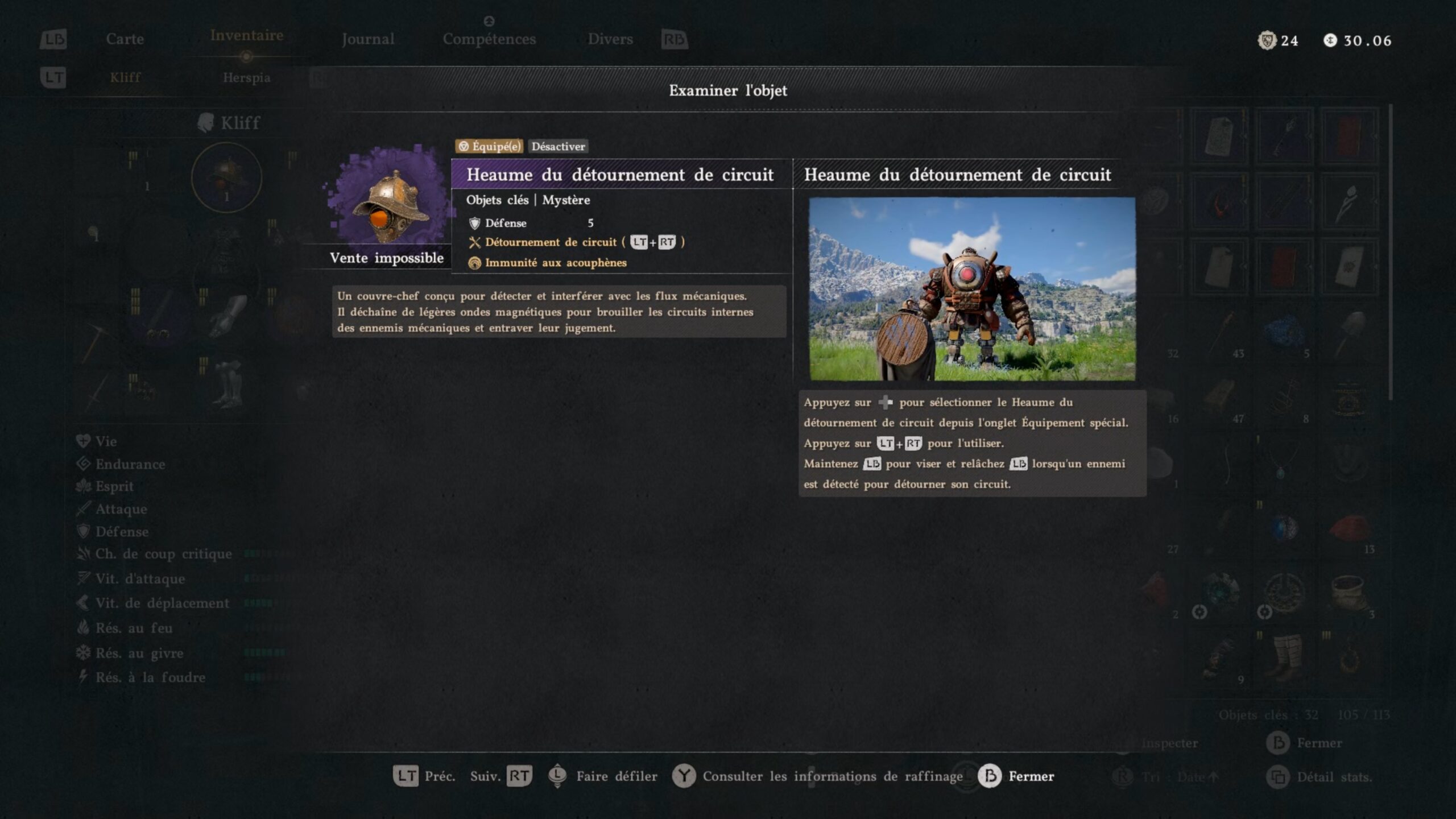Go to previous item with Préc.
Image resolution: width=1456 pixels, height=819 pixels.
coord(424,776)
